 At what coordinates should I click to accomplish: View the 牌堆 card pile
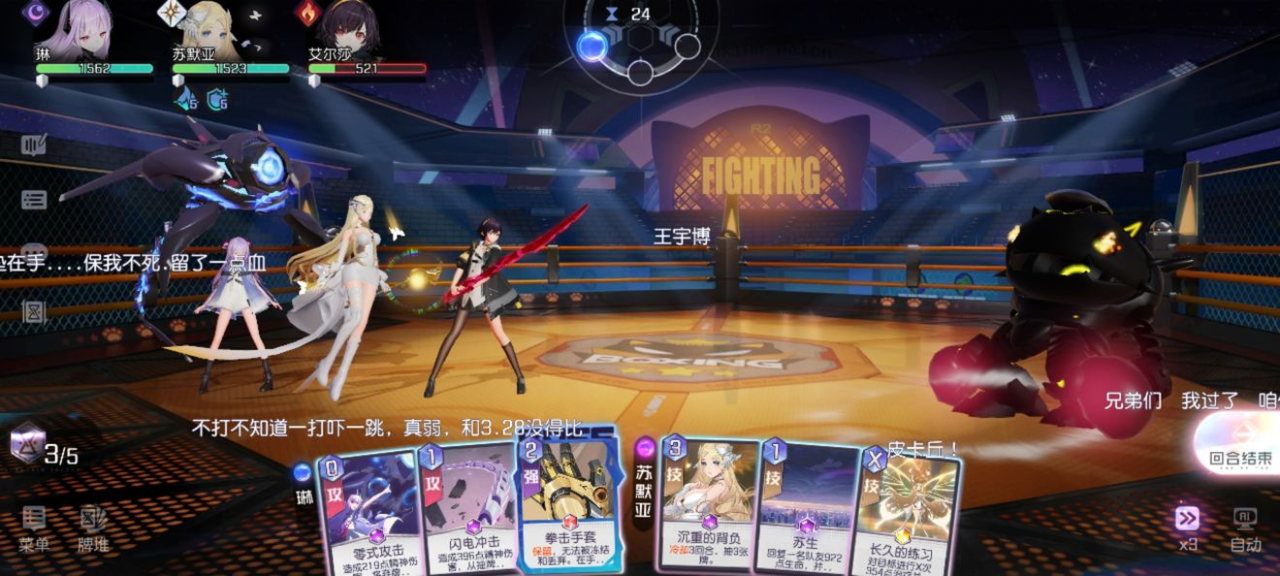[x=93, y=529]
